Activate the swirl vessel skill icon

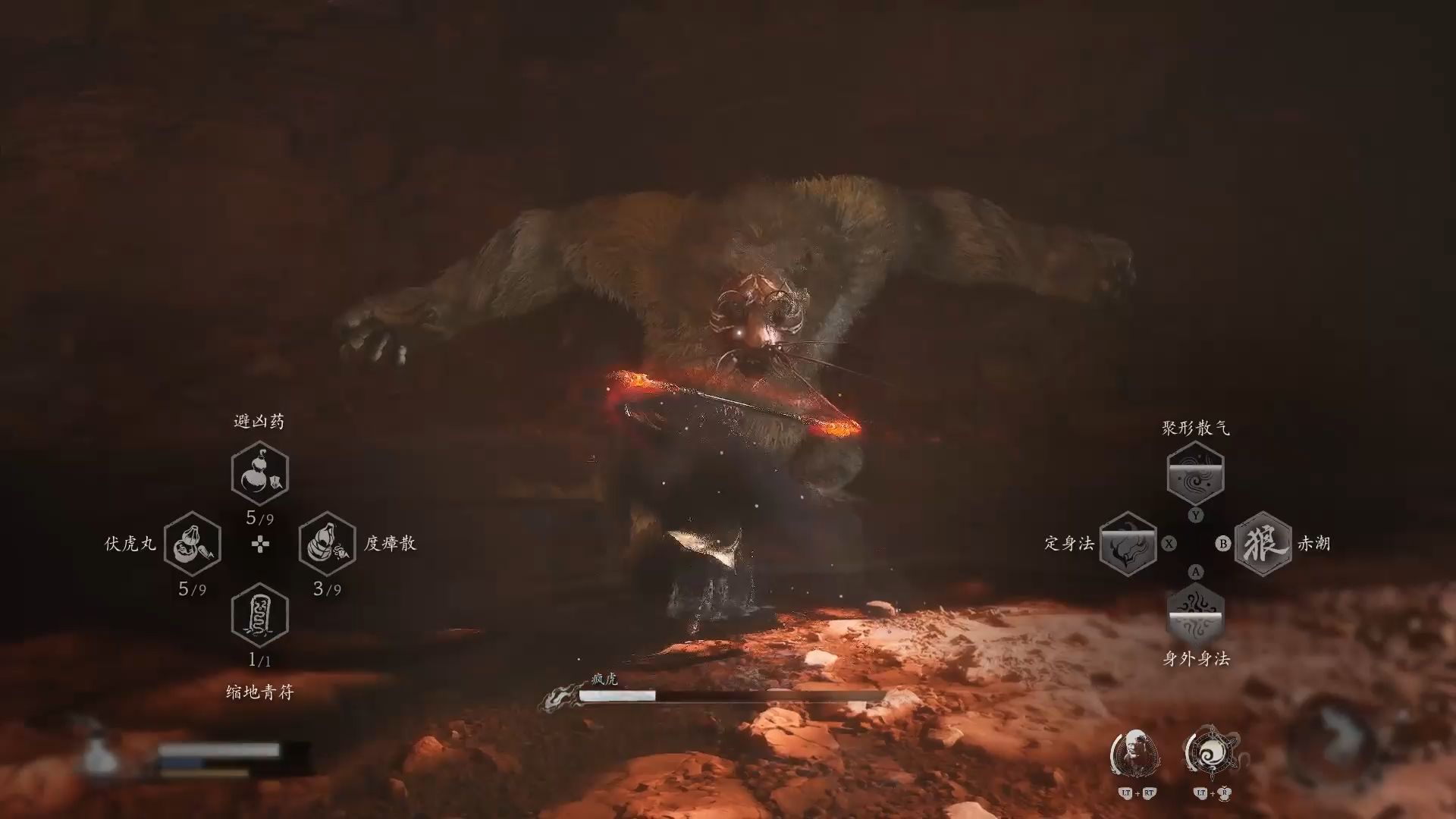click(x=1211, y=752)
